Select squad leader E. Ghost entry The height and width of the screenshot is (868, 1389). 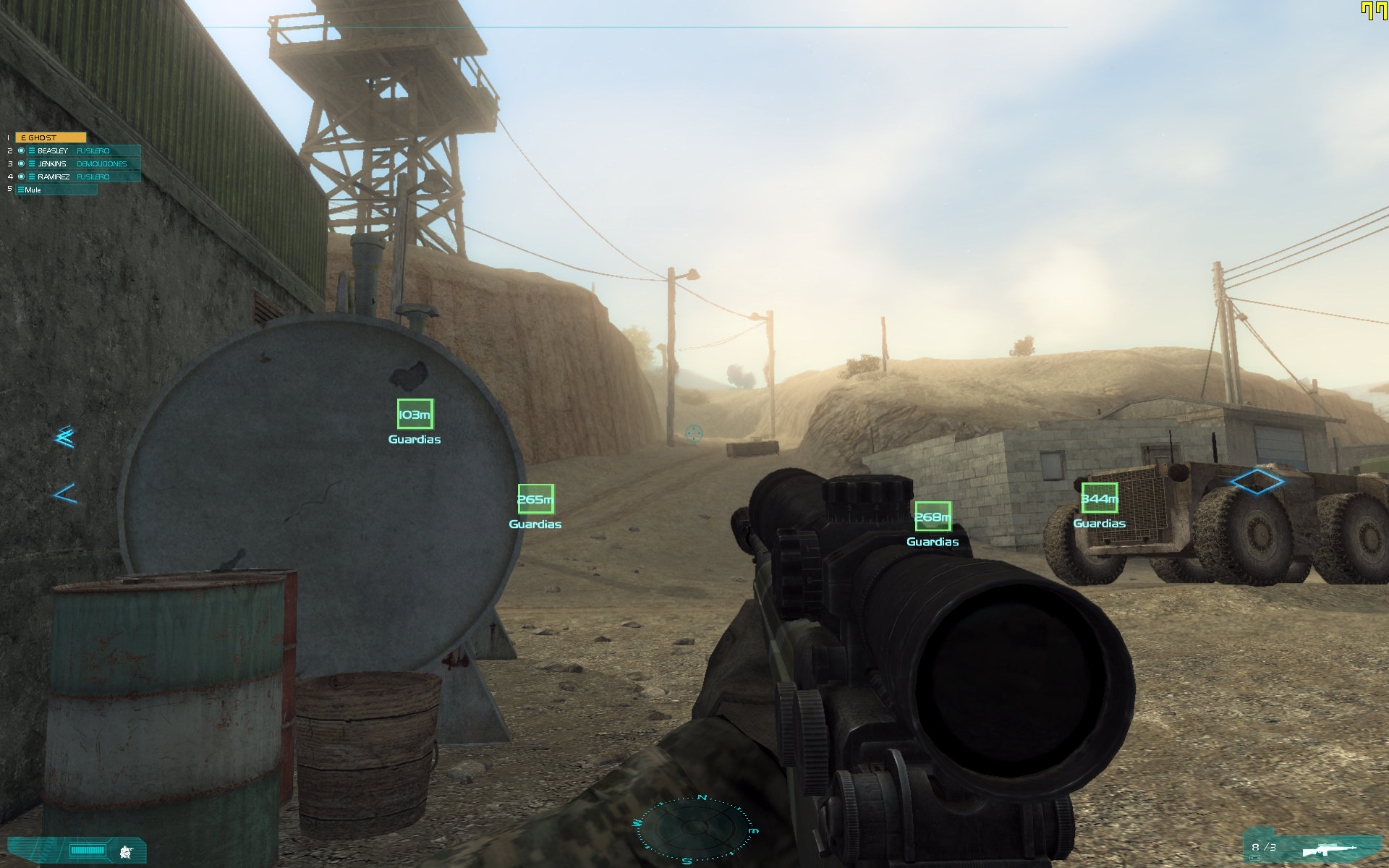point(50,137)
